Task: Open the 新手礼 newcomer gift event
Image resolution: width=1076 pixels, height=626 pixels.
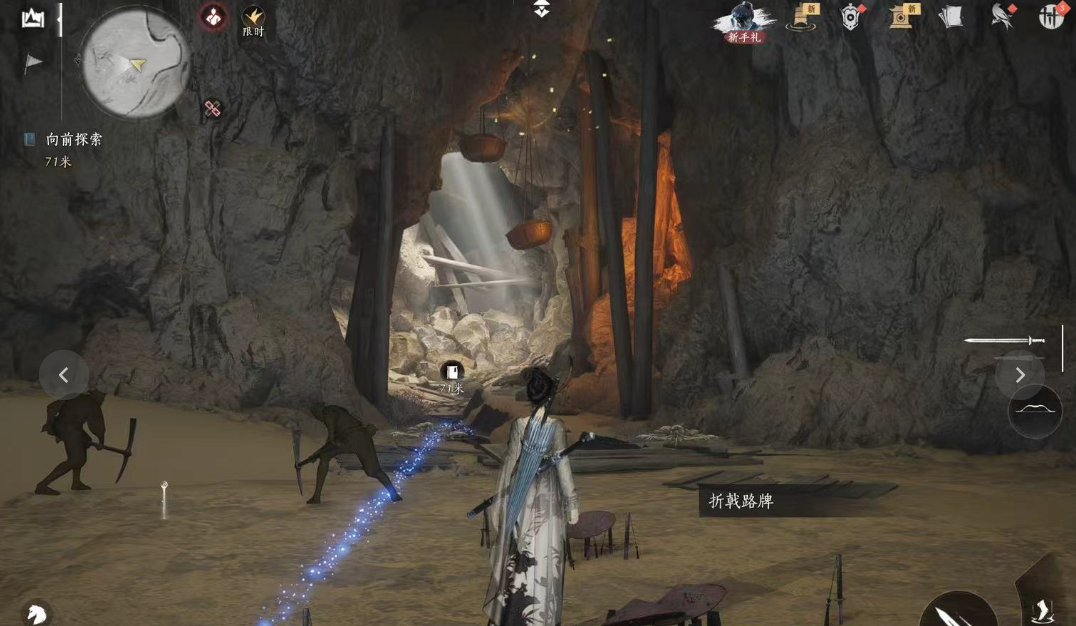Action: click(x=745, y=20)
